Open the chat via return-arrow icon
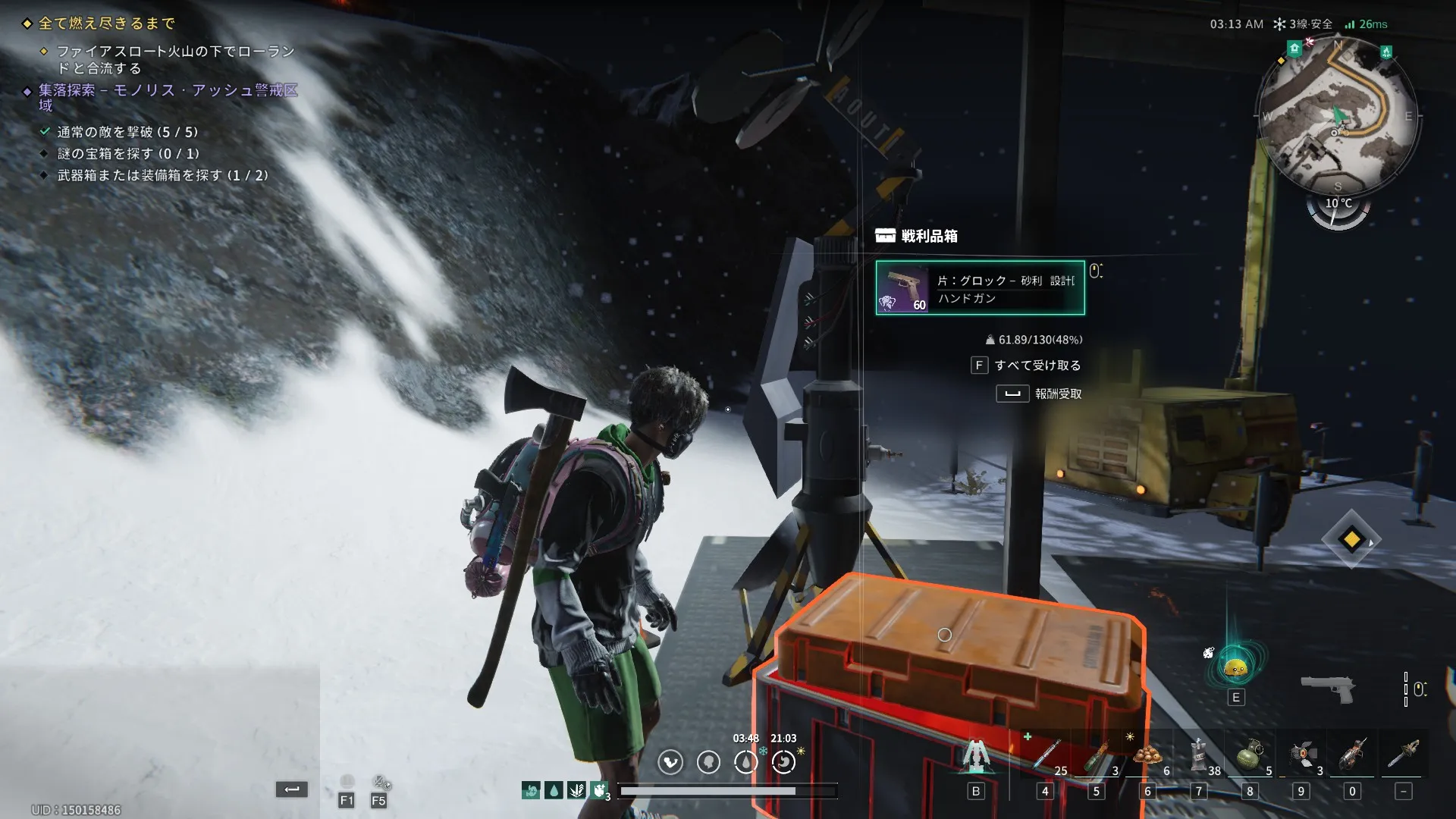This screenshot has height=819, width=1456. tap(292, 789)
